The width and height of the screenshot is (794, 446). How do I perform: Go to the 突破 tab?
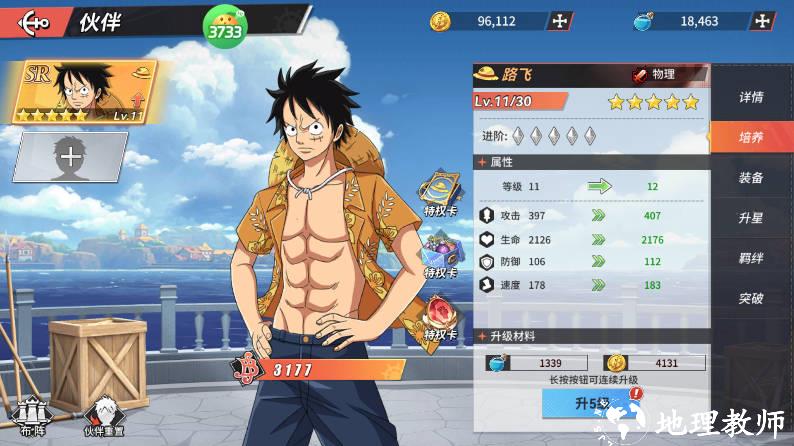(x=751, y=298)
